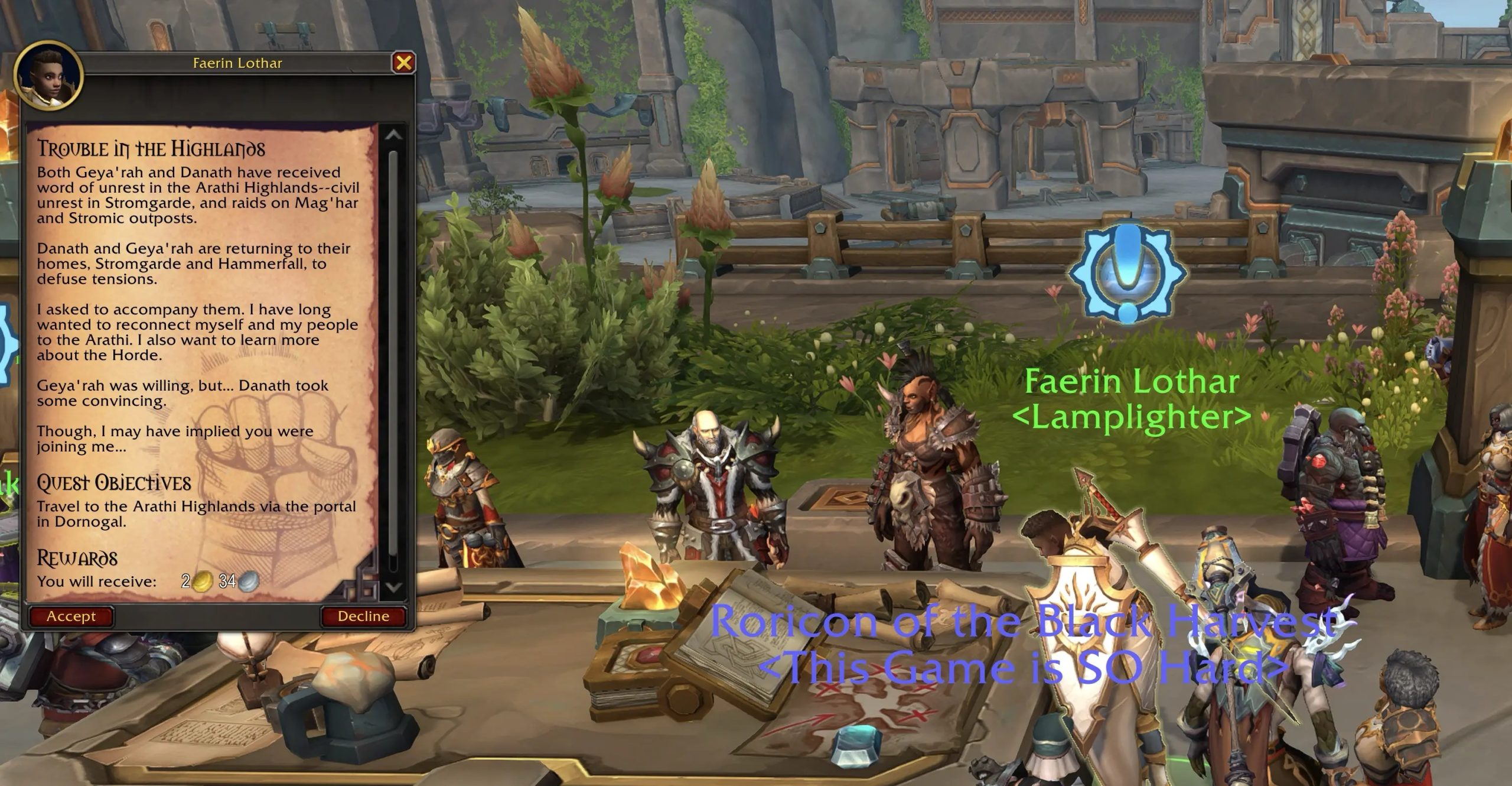
Task: Click the quest text scroll-down arrow
Action: pyautogui.click(x=393, y=587)
